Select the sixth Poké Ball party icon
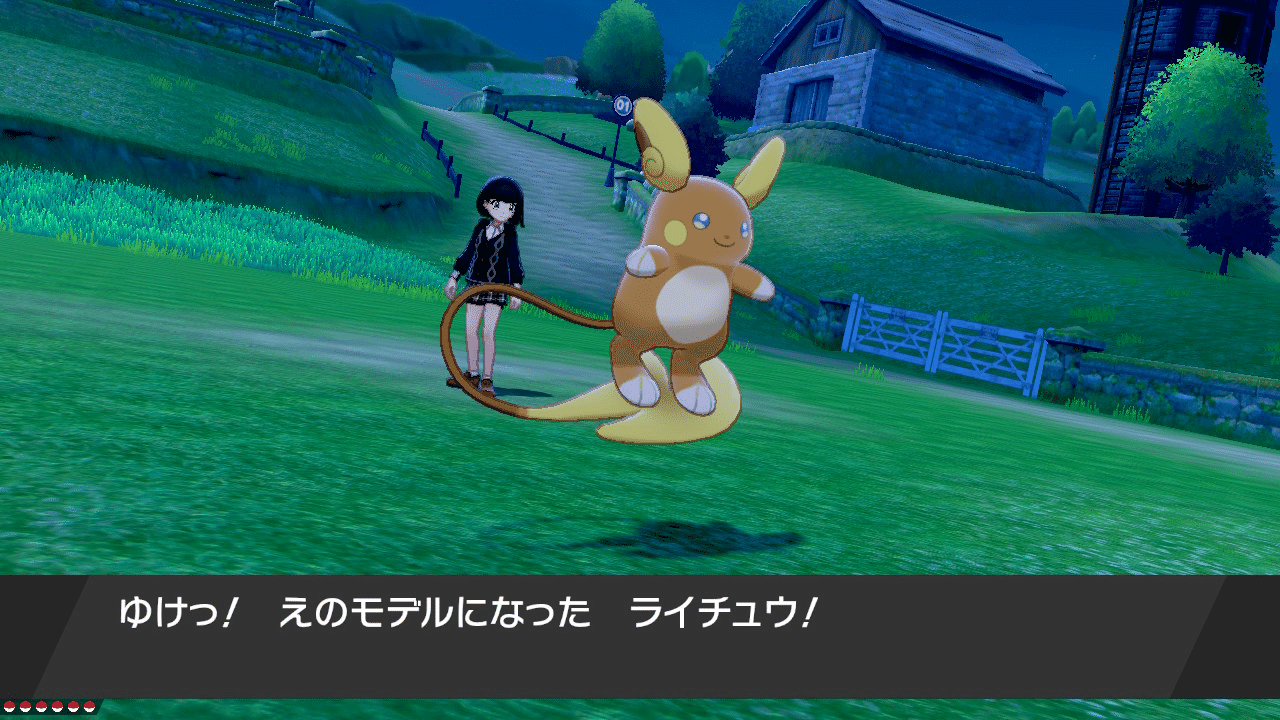 click(89, 706)
